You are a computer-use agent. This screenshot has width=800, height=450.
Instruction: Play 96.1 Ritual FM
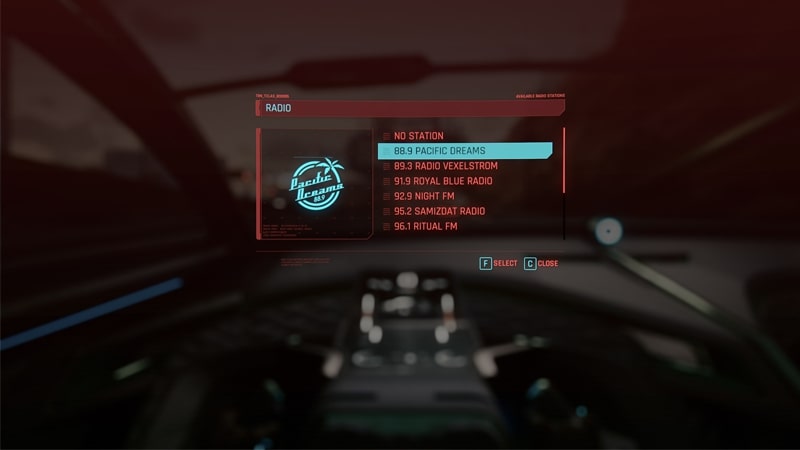pos(425,227)
